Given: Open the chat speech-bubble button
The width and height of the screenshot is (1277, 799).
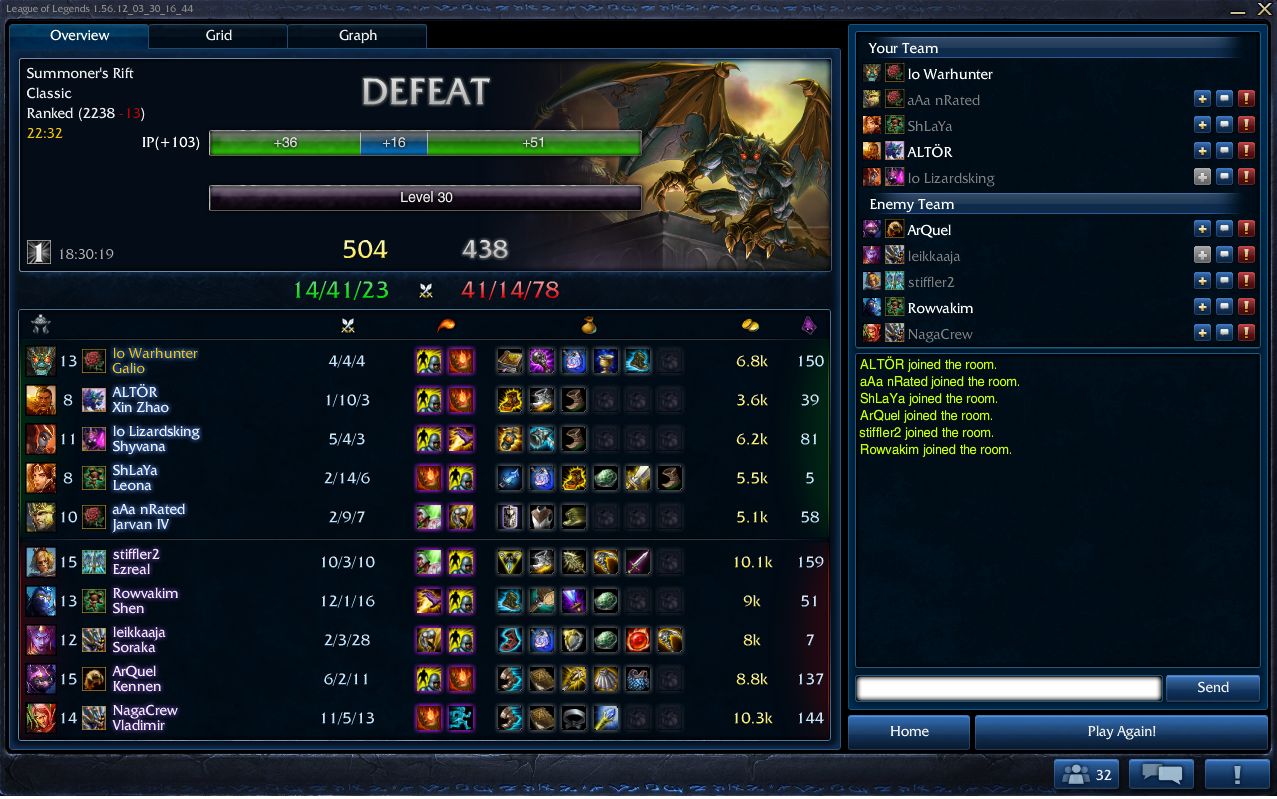Looking at the screenshot, I should (x=1161, y=774).
